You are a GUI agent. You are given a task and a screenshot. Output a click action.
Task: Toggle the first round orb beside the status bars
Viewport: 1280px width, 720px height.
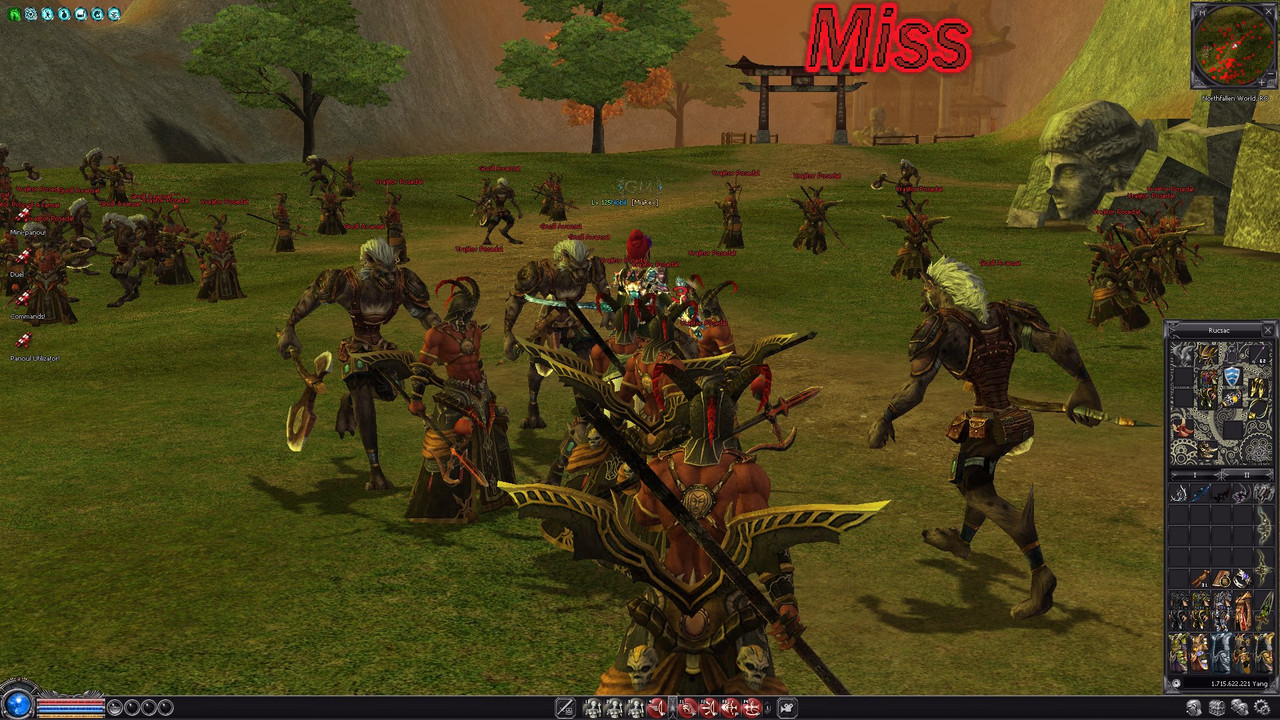coord(115,707)
